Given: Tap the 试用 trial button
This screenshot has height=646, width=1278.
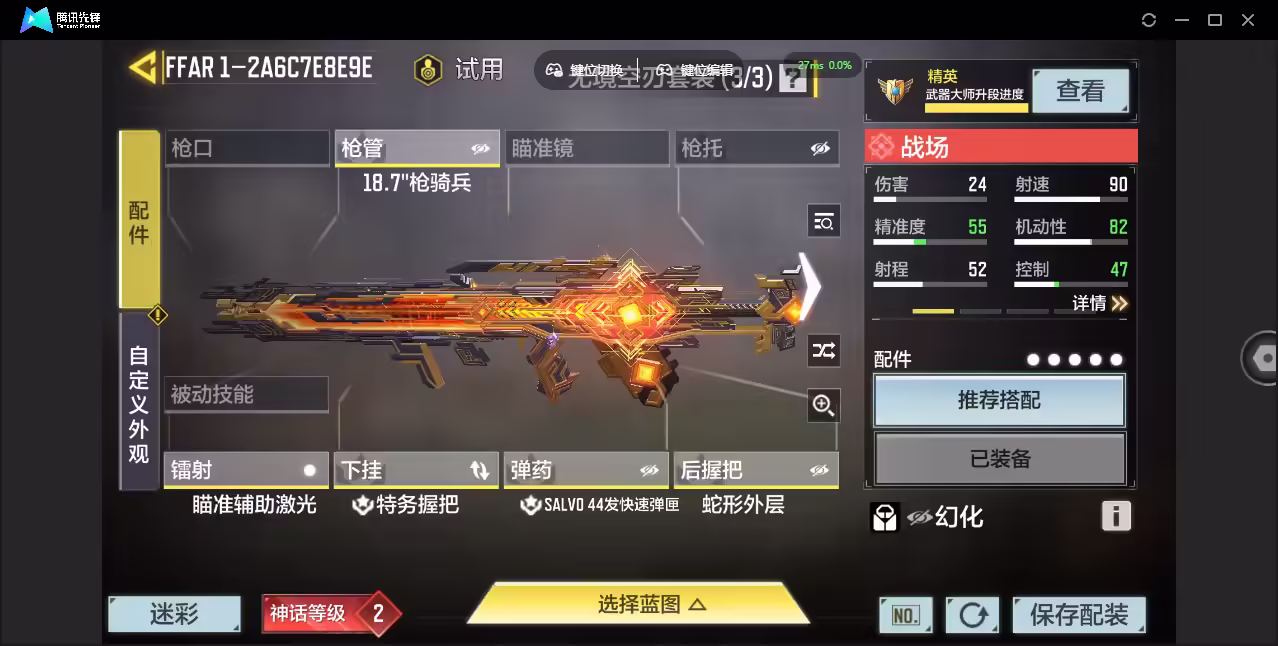Looking at the screenshot, I should click(460, 69).
